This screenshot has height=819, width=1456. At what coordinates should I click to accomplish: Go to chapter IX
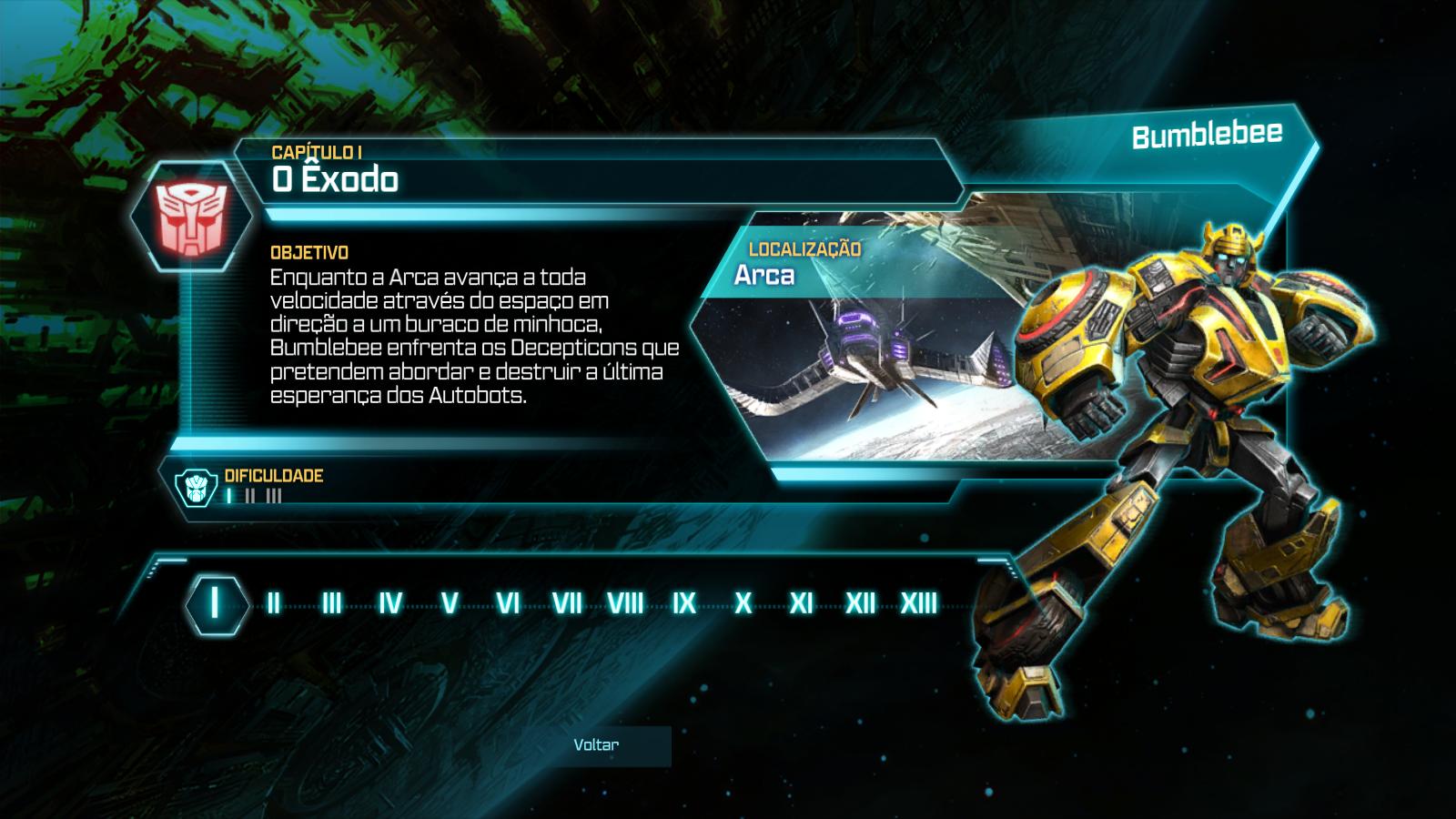683,602
